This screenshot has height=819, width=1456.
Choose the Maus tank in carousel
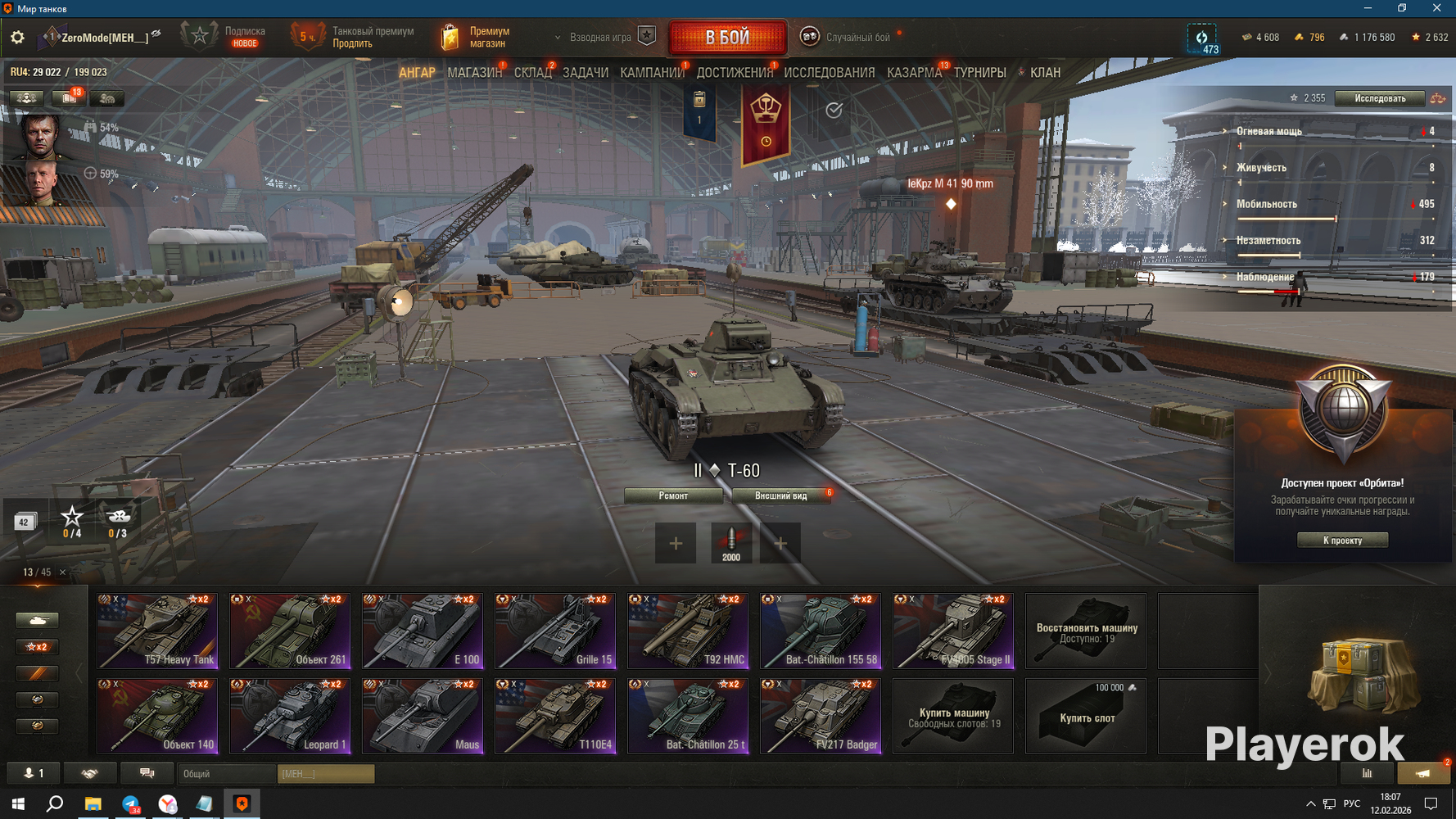pos(423,716)
